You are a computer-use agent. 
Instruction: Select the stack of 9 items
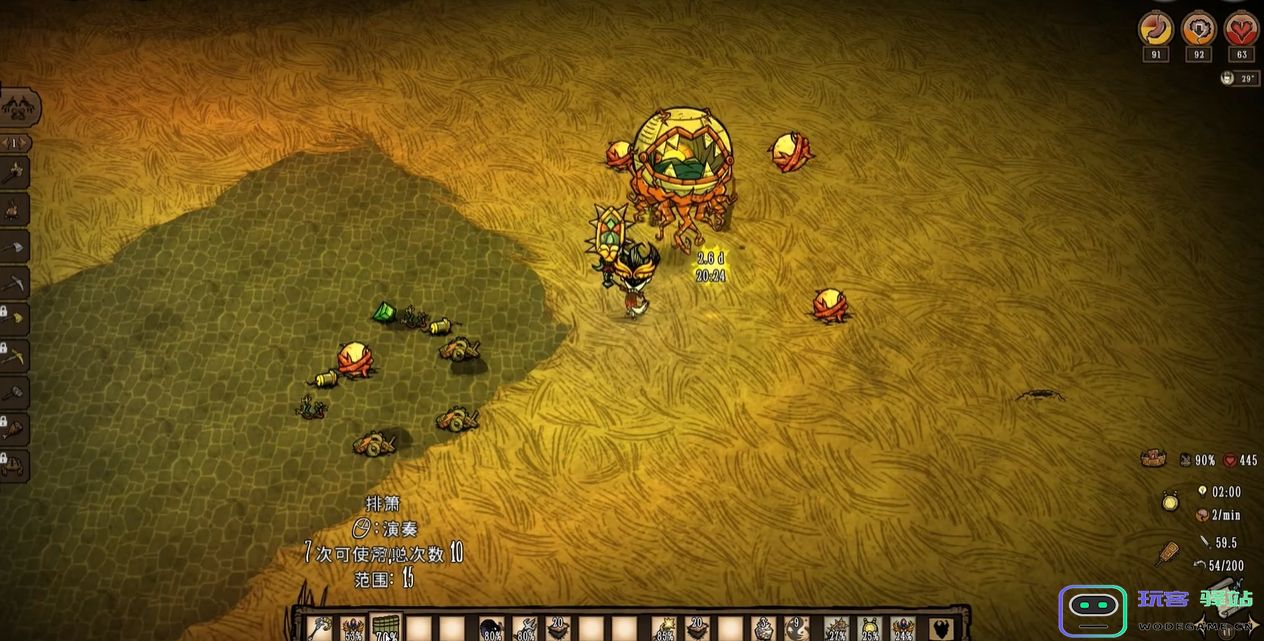click(x=796, y=627)
